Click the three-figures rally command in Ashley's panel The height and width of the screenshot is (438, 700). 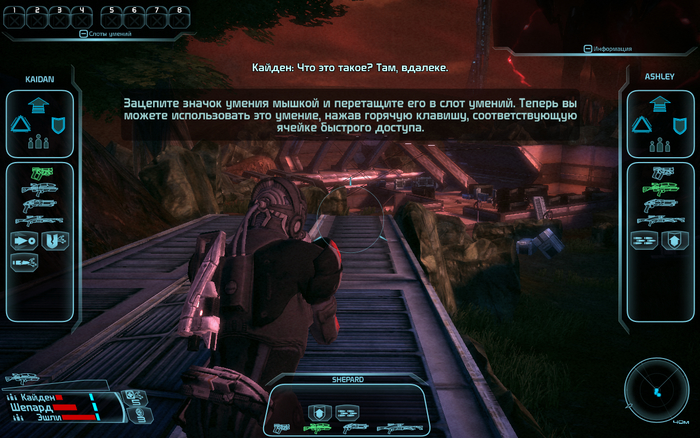[x=658, y=141]
